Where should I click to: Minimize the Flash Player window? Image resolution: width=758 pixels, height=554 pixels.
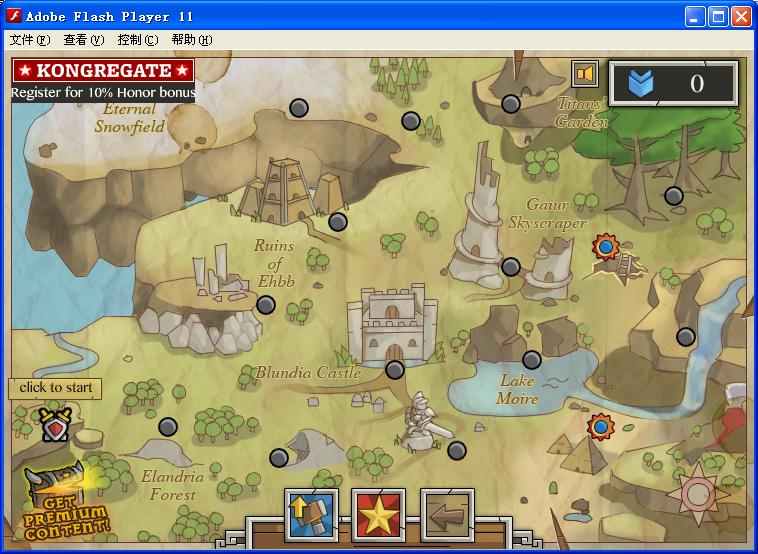[695, 16]
